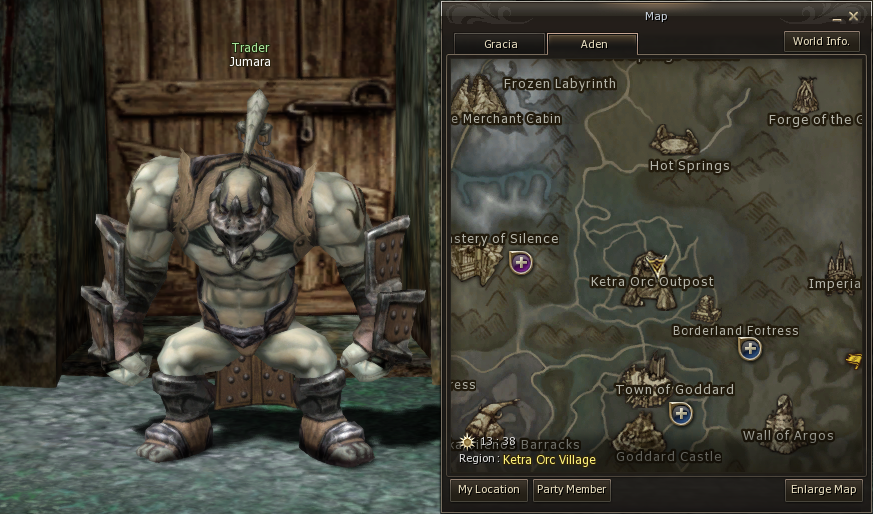873x514 pixels.
Task: Click the blue shield below Borderland Fortress
Action: click(749, 348)
